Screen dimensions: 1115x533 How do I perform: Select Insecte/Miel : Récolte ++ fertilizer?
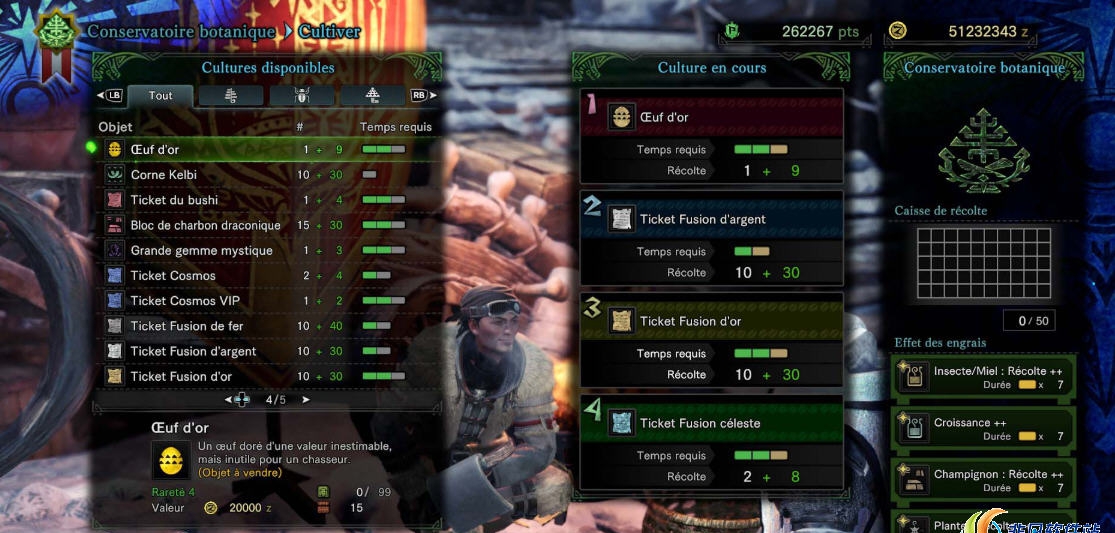click(985, 377)
